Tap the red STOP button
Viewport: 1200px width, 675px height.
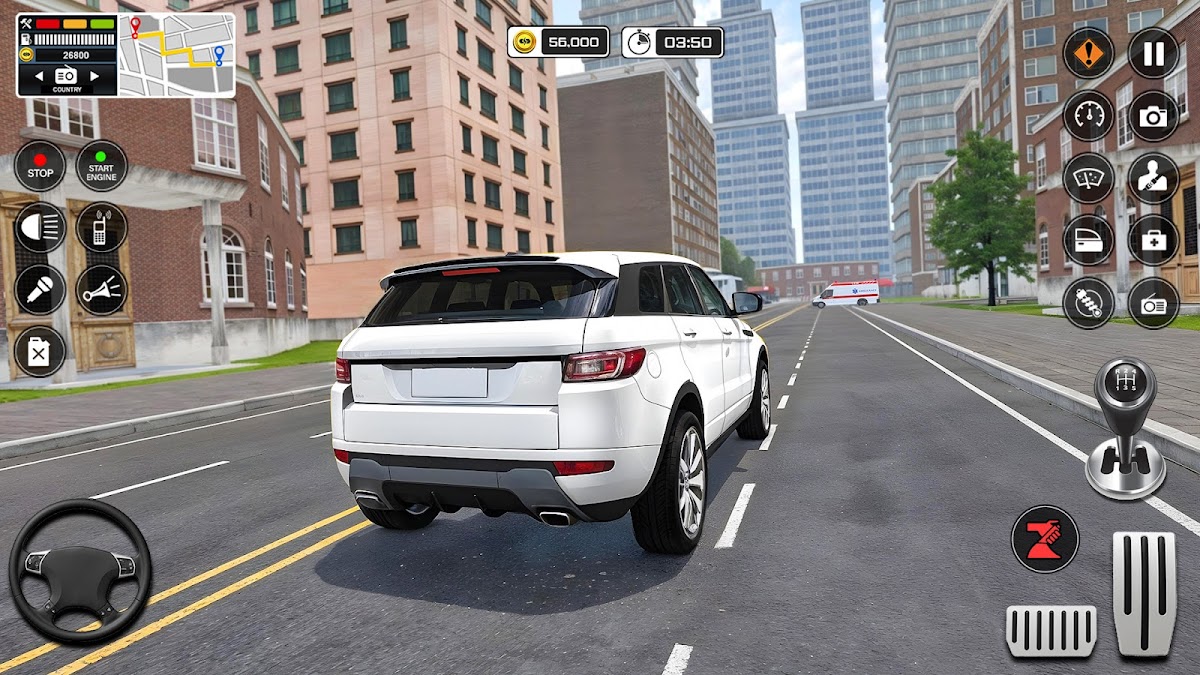40,166
